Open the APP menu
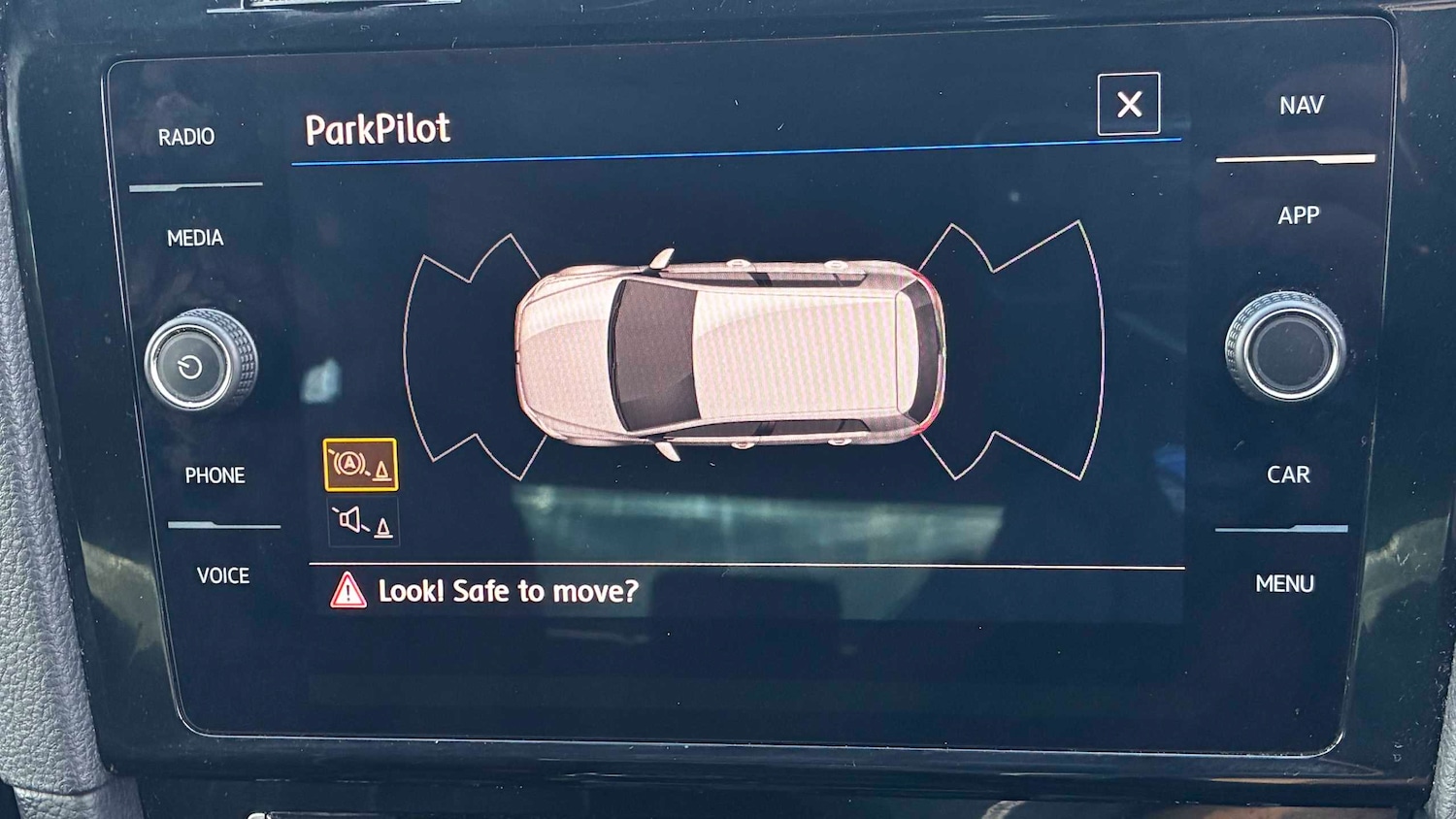Screen dimensions: 1456x819 coord(1301,214)
